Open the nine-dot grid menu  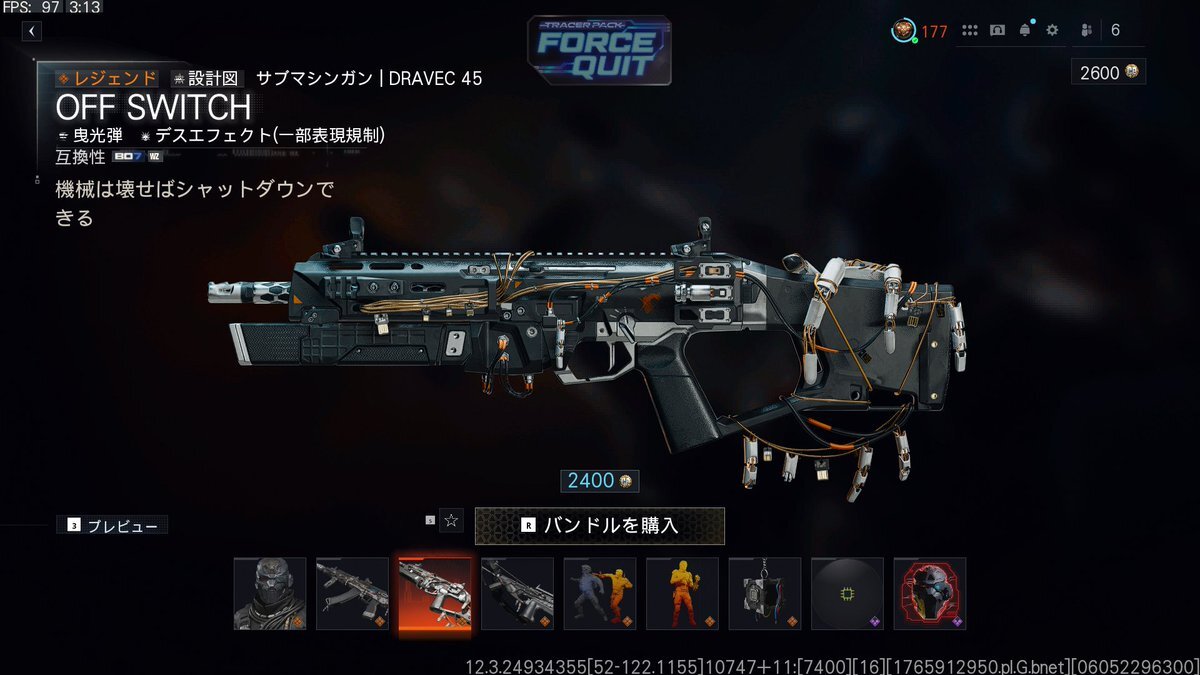coord(969,30)
